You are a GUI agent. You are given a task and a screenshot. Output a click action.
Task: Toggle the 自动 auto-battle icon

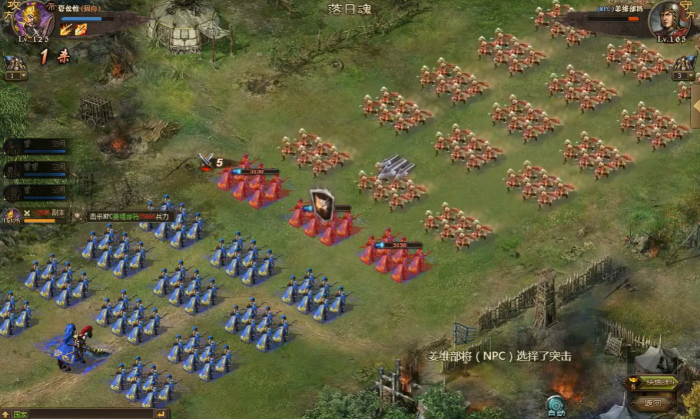click(x=557, y=405)
